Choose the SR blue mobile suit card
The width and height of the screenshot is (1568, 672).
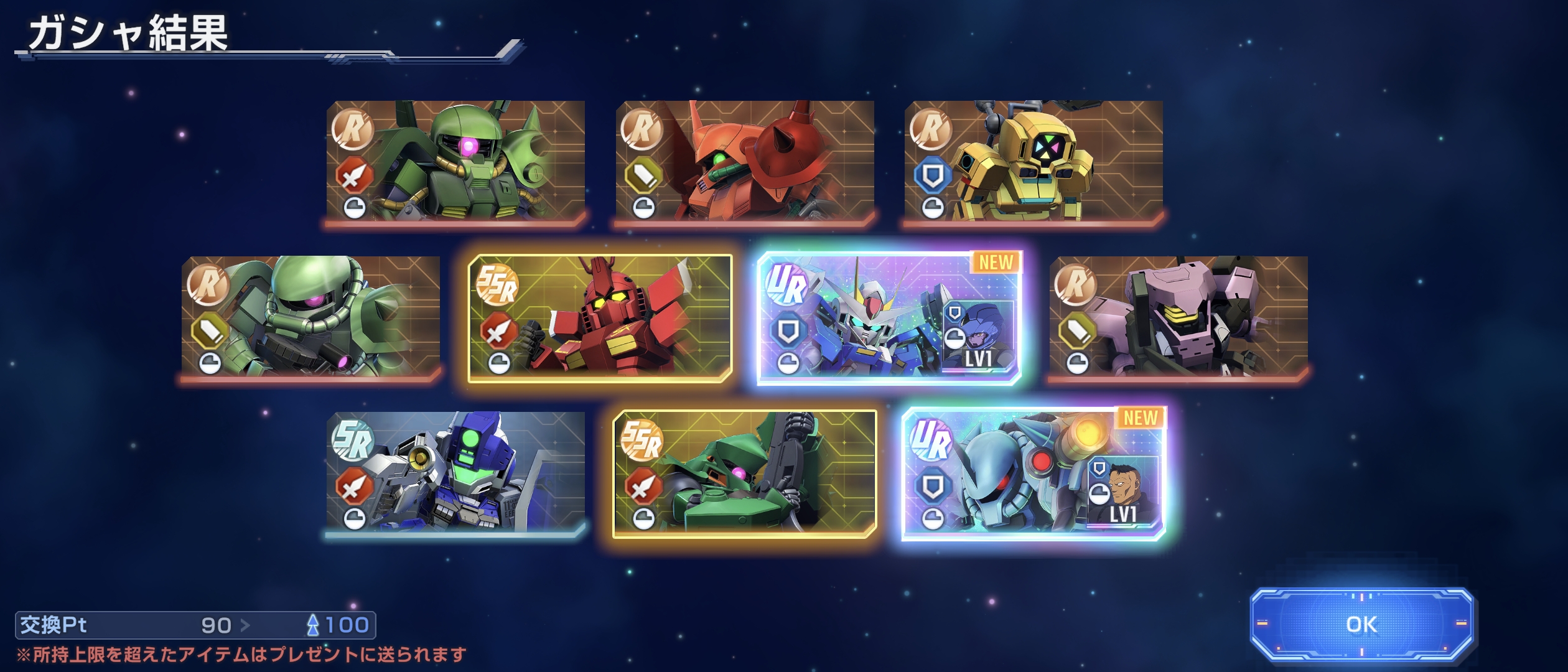(455, 472)
